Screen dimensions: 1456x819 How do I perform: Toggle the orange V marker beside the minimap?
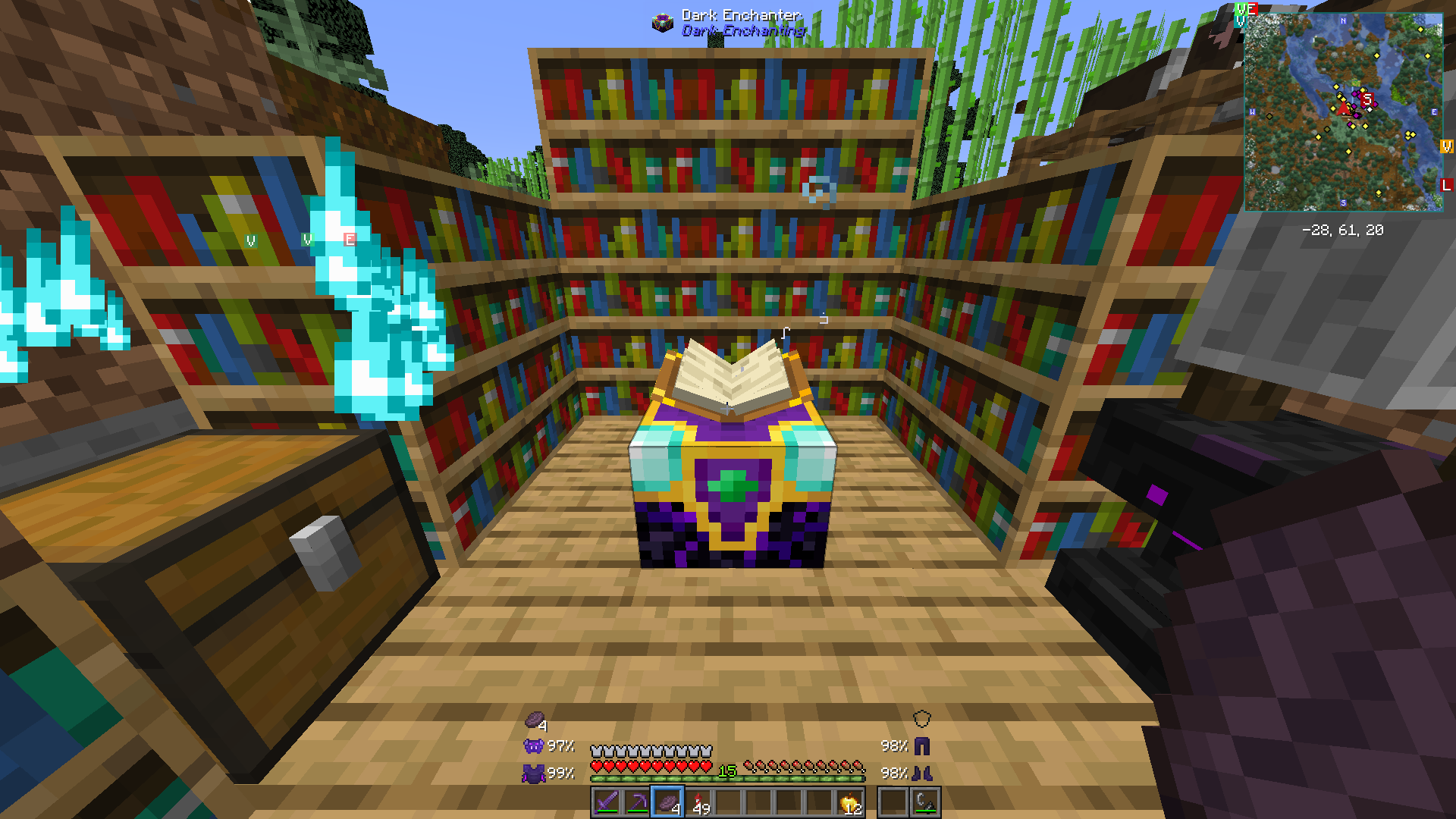pyautogui.click(x=1447, y=146)
